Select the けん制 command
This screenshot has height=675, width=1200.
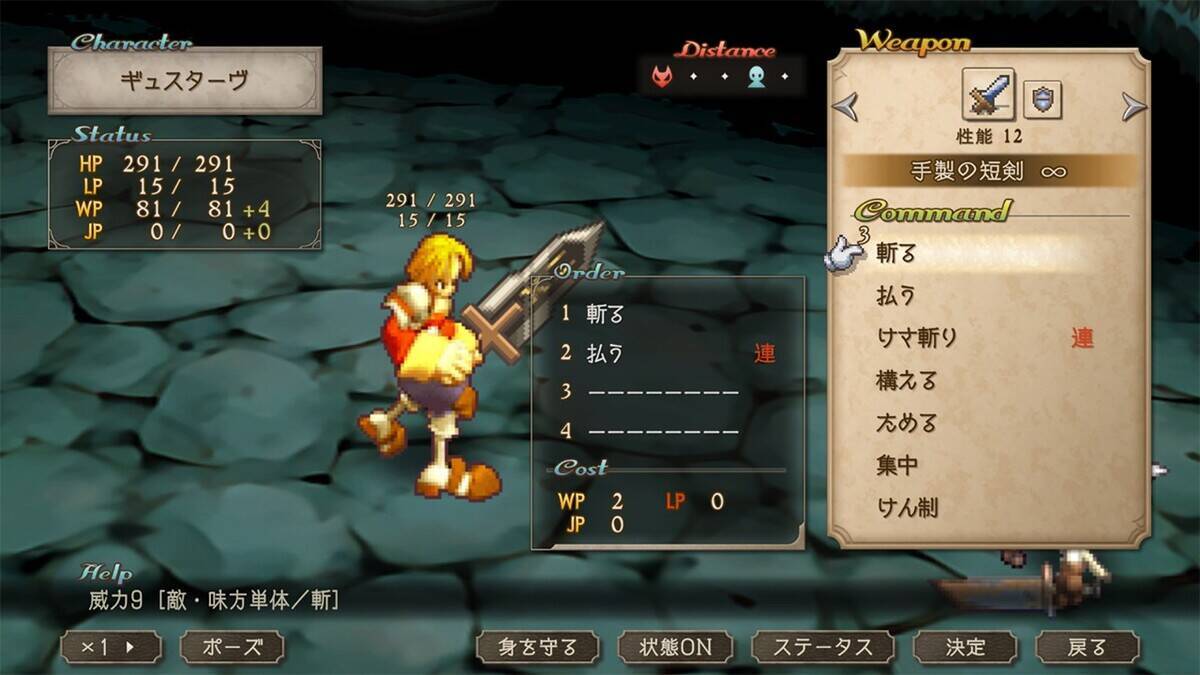[x=906, y=507]
